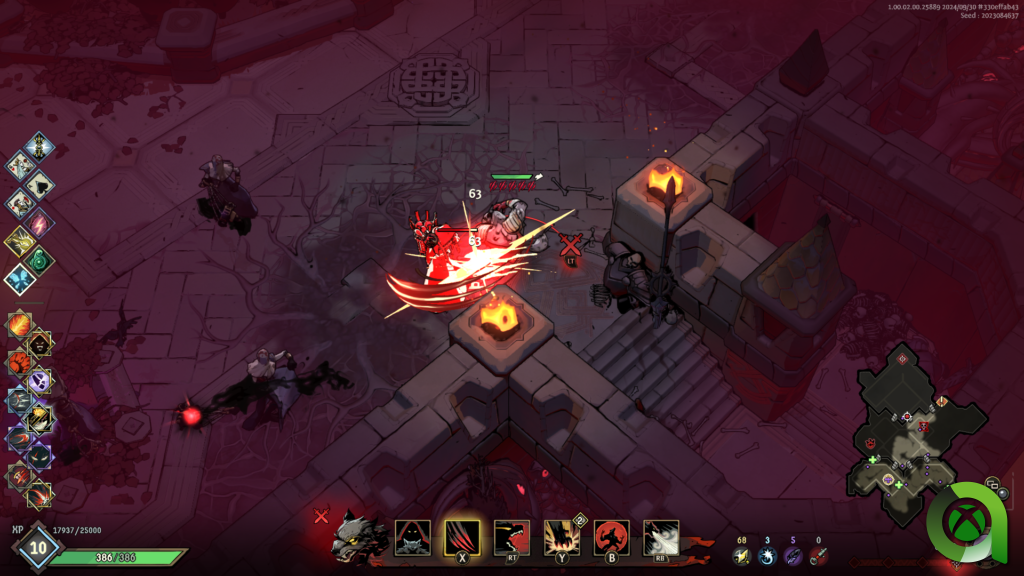
Task: Inspect the green spiral passive icon
Action: pyautogui.click(x=40, y=260)
